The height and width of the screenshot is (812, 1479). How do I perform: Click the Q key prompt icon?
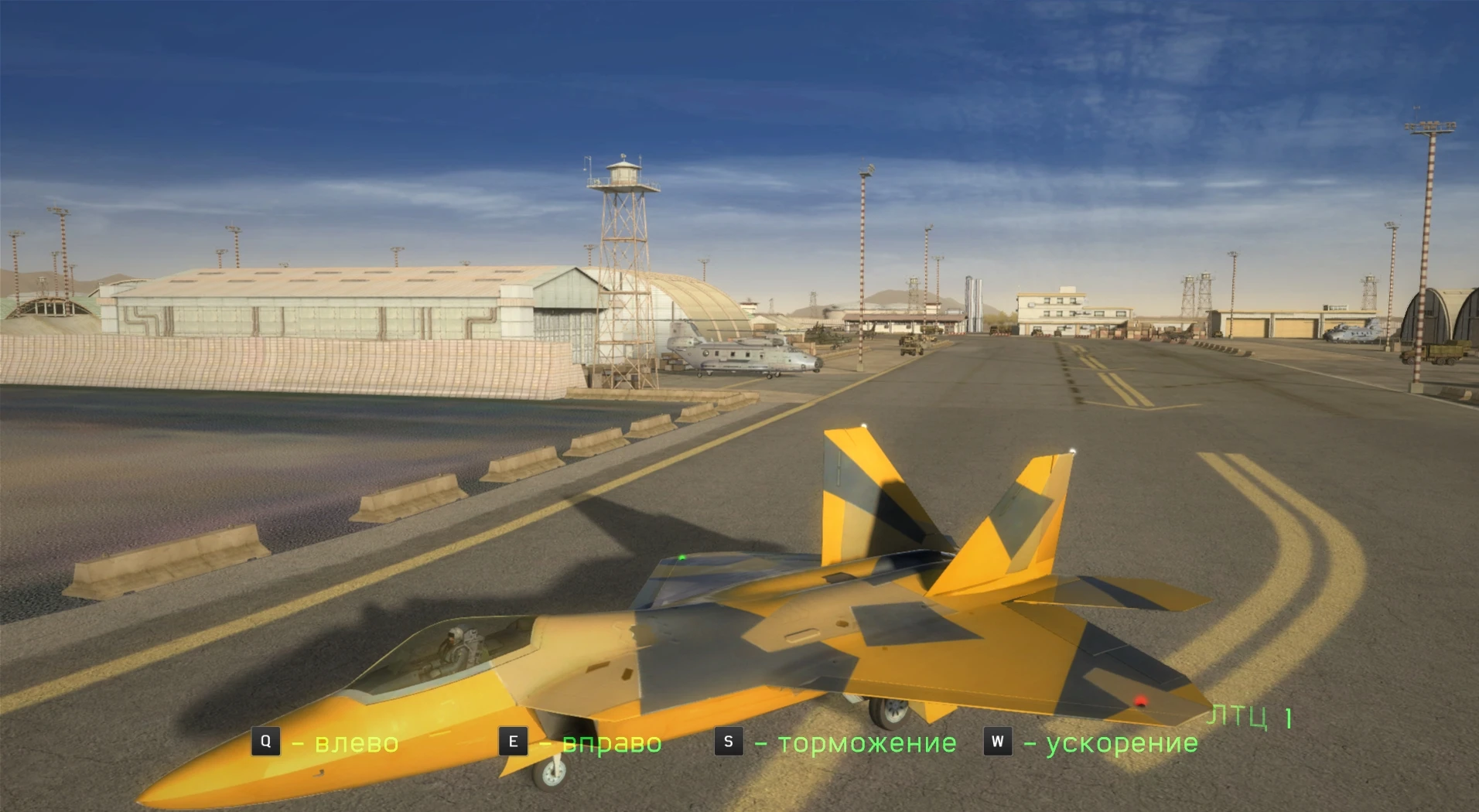click(267, 742)
